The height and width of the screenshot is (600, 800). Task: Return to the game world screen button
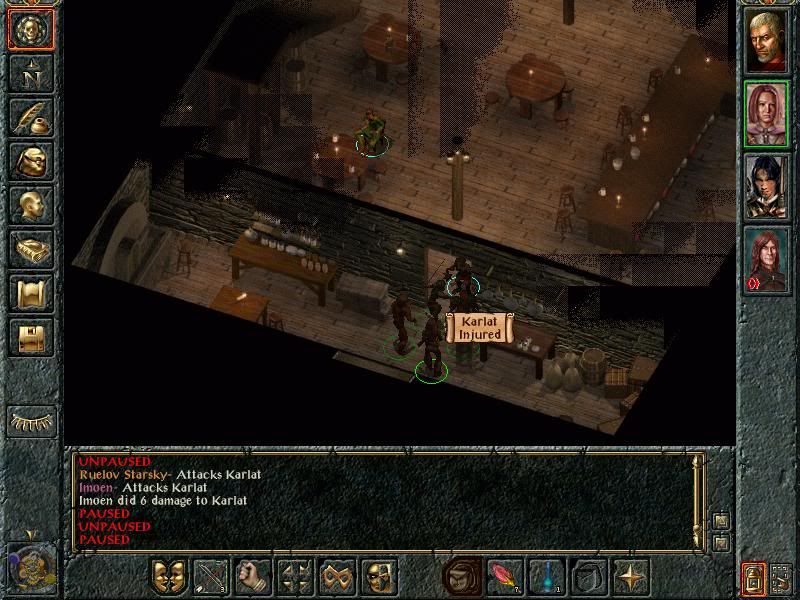pyautogui.click(x=31, y=30)
